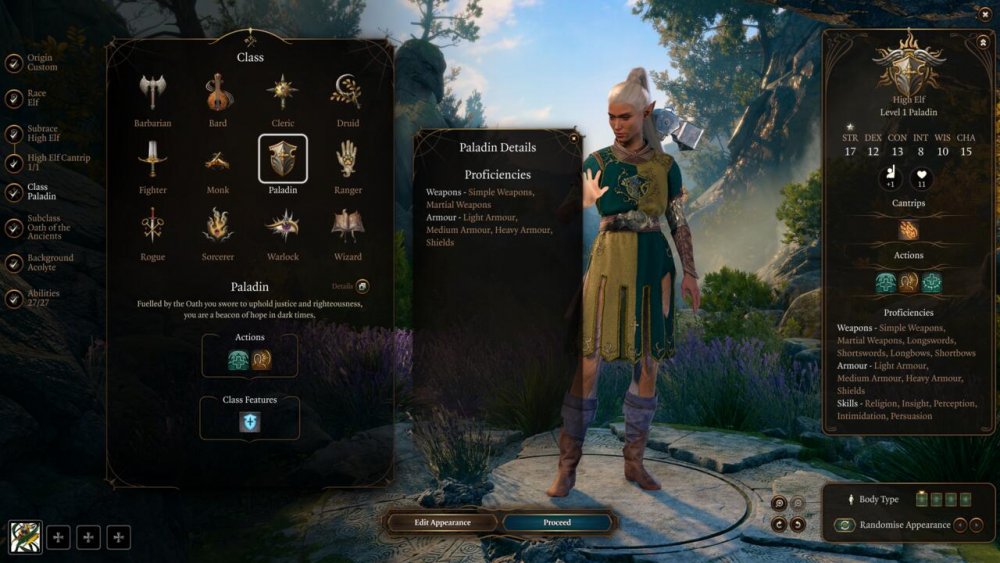1000x563 pixels.
Task: Pick the Ranger class
Action: (347, 159)
